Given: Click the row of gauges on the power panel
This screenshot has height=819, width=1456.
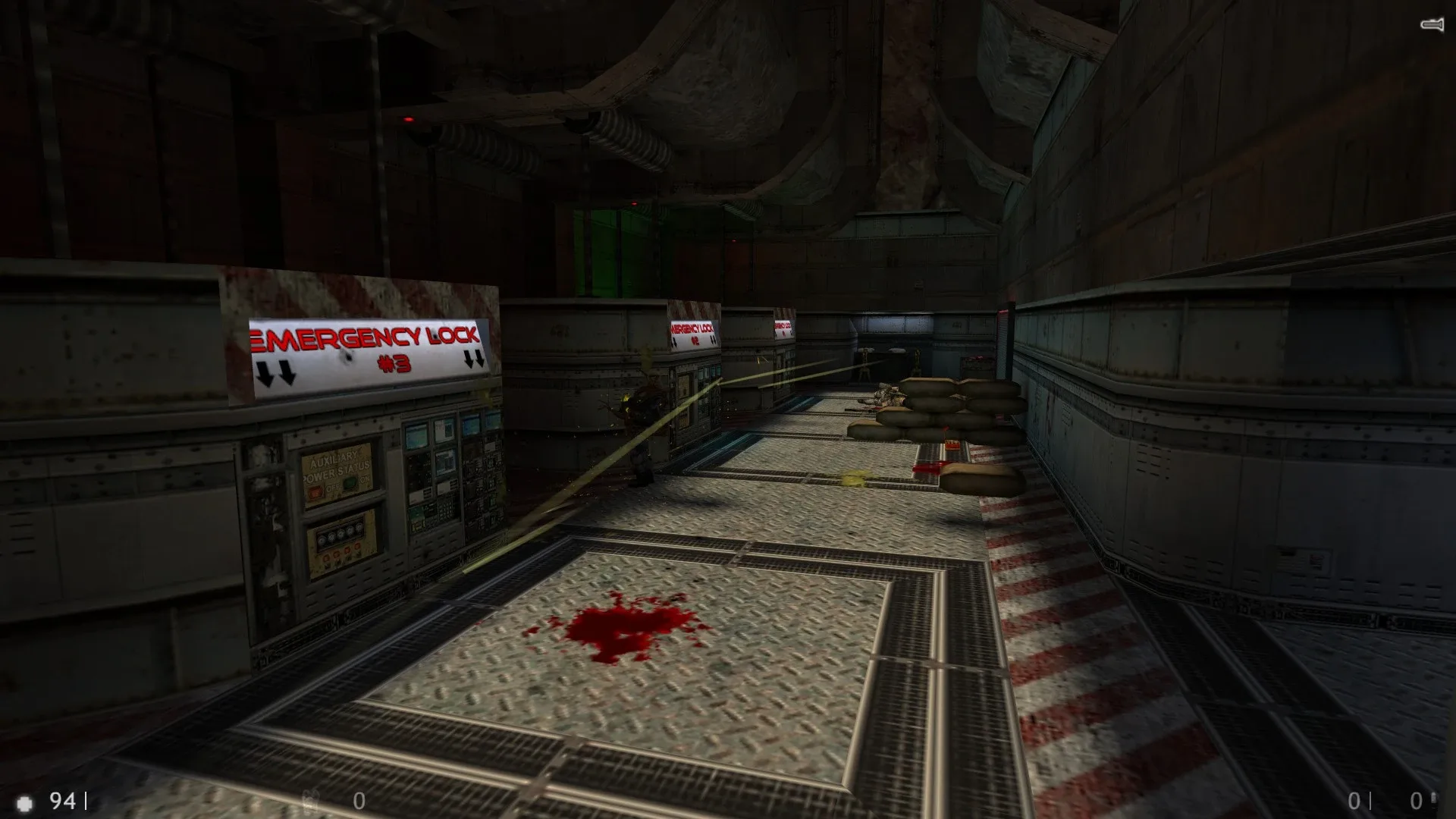Looking at the screenshot, I should click(x=340, y=533).
